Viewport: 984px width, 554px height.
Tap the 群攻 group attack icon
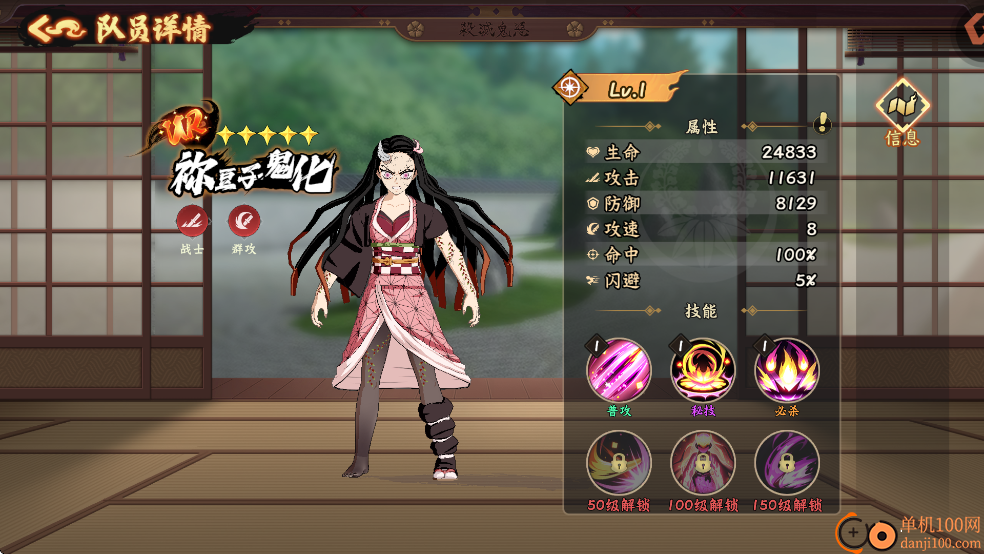coord(243,221)
